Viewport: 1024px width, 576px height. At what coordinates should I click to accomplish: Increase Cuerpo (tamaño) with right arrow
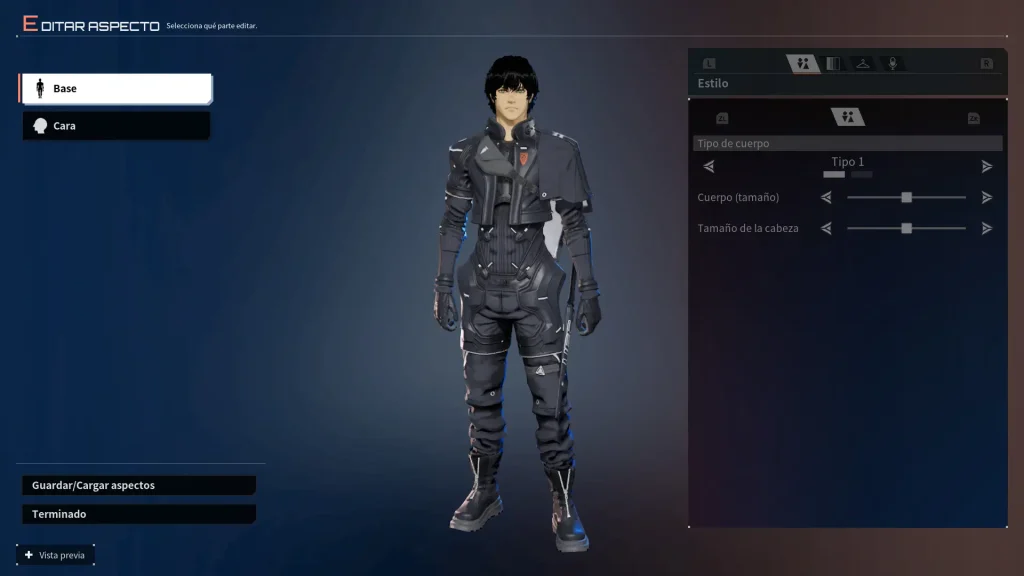(x=987, y=198)
